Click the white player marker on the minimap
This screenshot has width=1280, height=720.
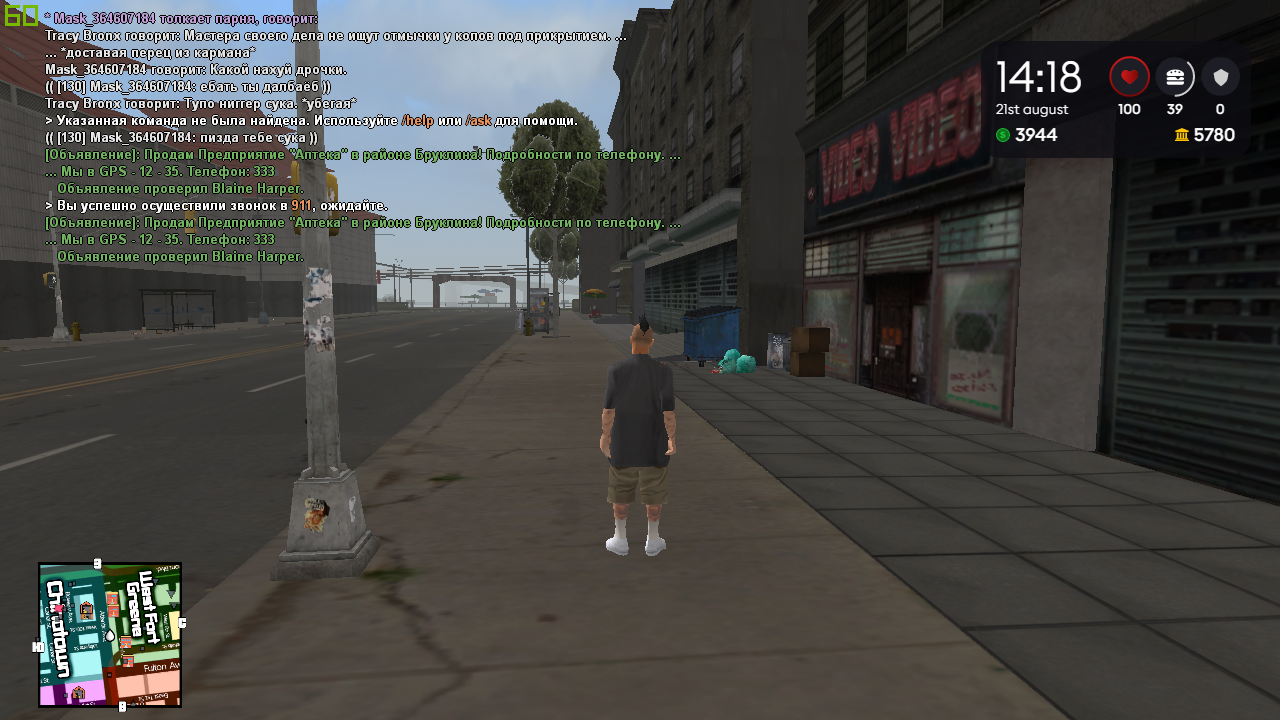tap(110, 636)
